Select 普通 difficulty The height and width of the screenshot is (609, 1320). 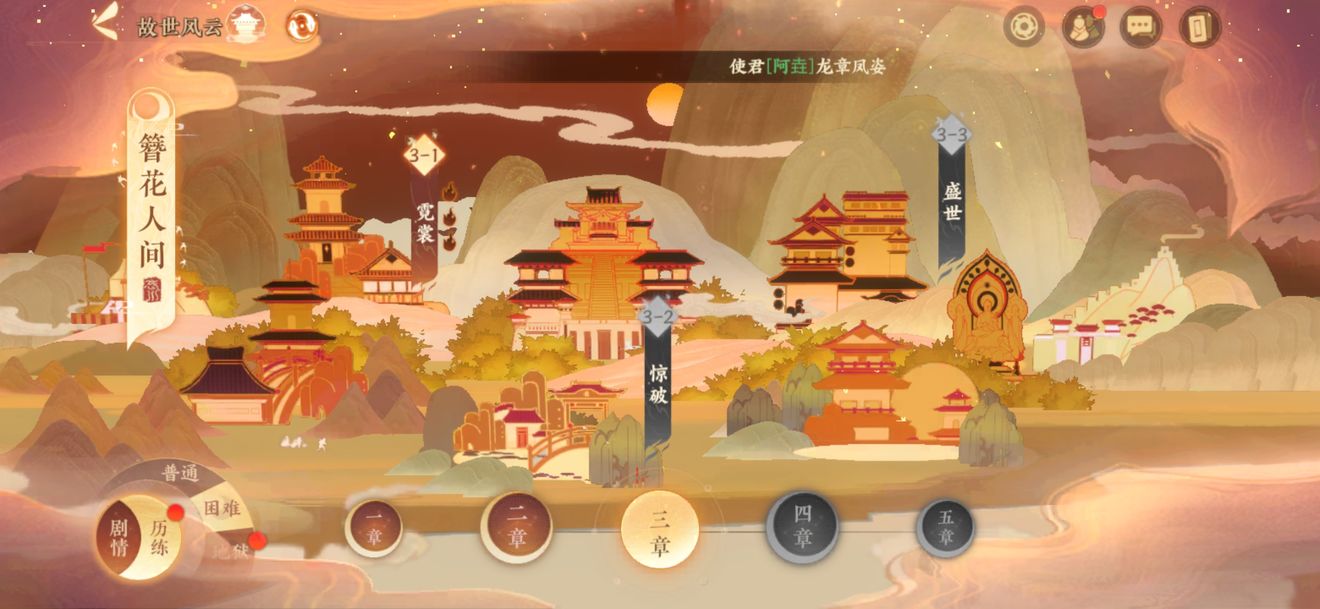tap(181, 474)
